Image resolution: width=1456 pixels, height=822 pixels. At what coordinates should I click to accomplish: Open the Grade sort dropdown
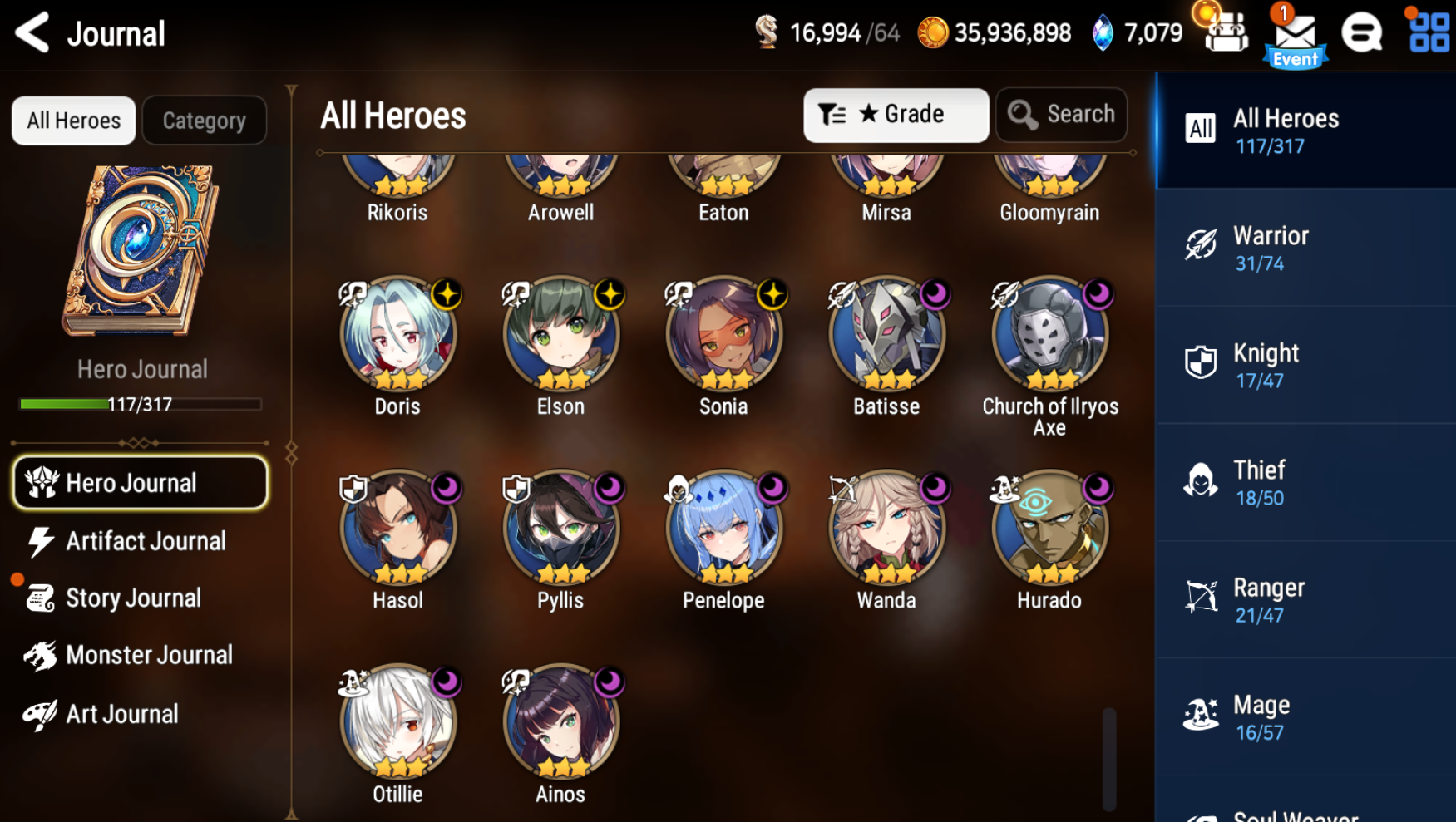click(896, 115)
